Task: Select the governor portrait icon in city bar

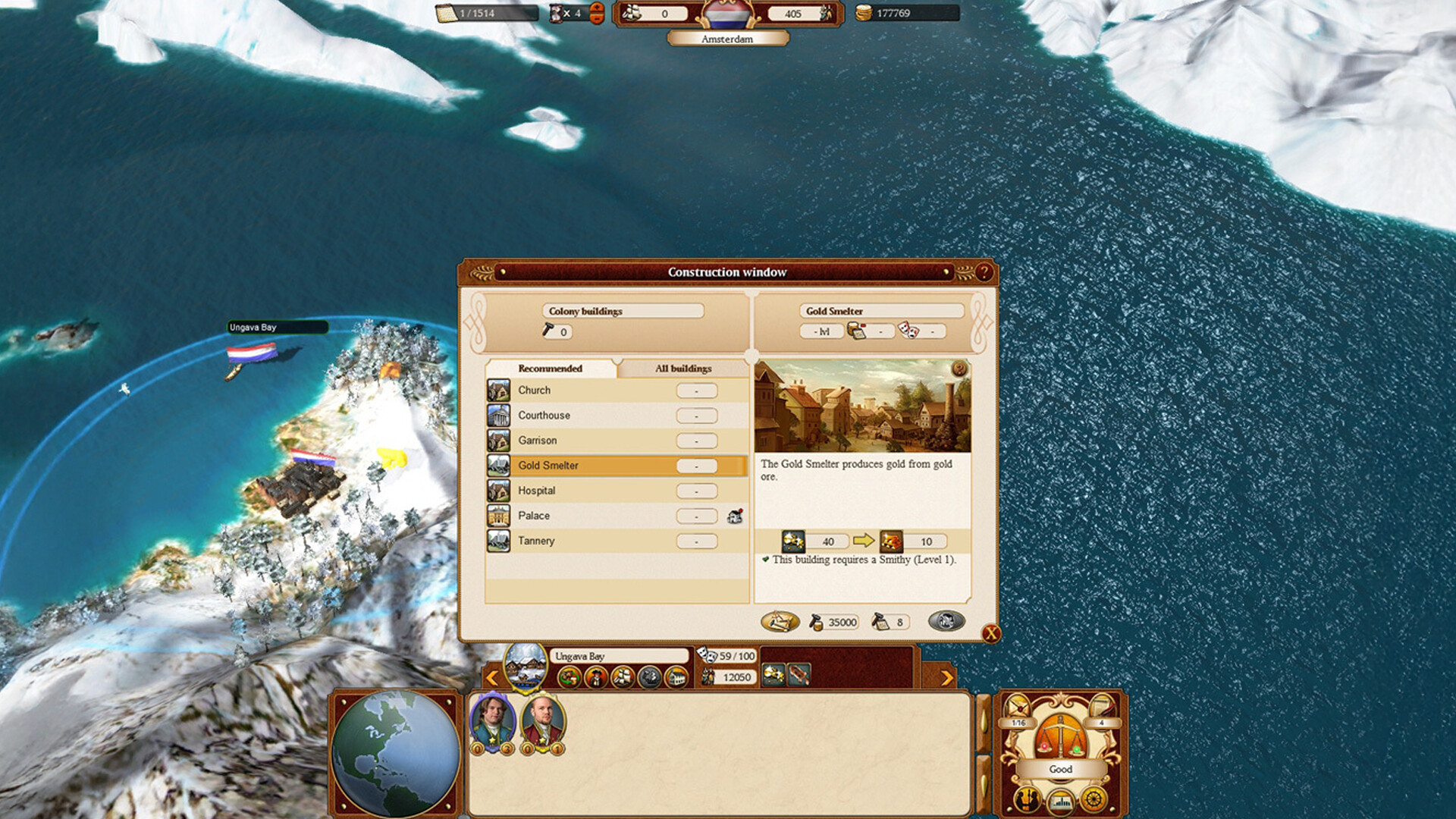Action: coord(596,676)
